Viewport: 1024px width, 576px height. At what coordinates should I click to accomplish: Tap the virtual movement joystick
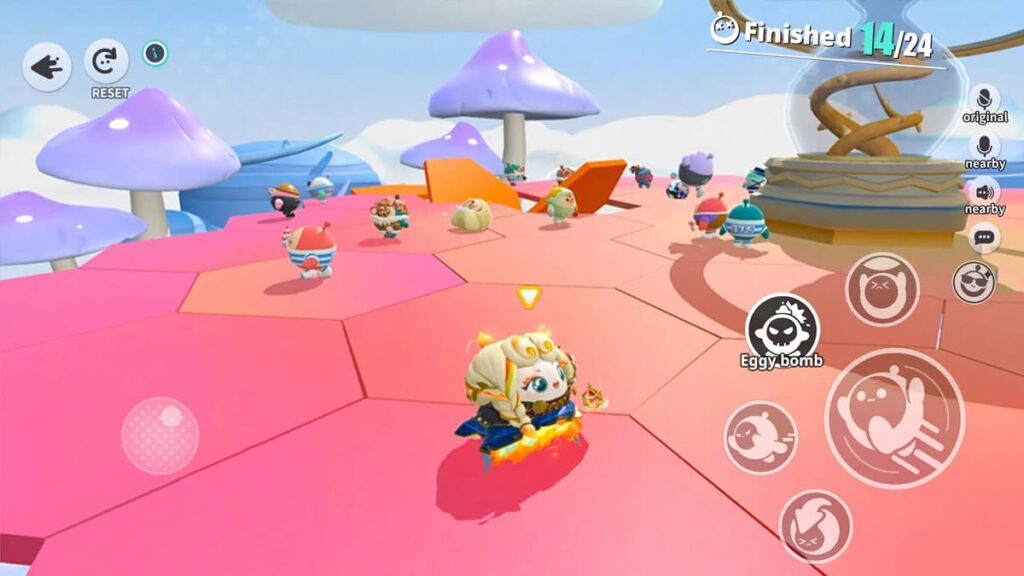point(160,435)
